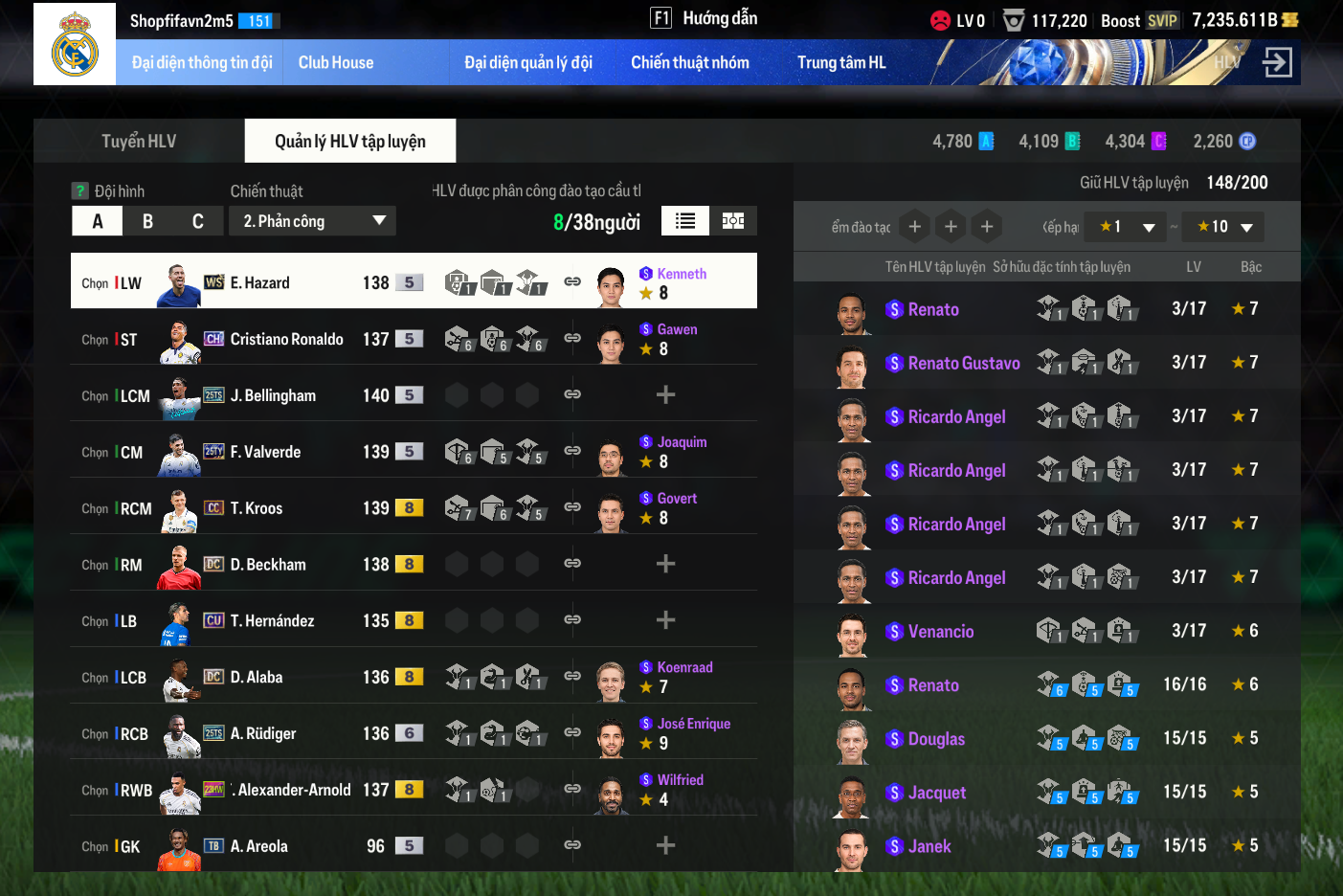Select squad B tab
This screenshot has width=1343, height=896.
(147, 221)
